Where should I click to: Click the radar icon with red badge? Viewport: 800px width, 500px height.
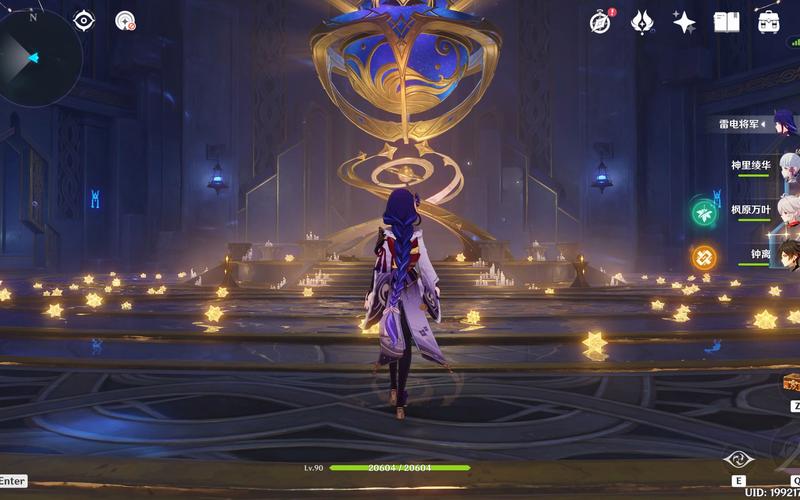pos(125,20)
